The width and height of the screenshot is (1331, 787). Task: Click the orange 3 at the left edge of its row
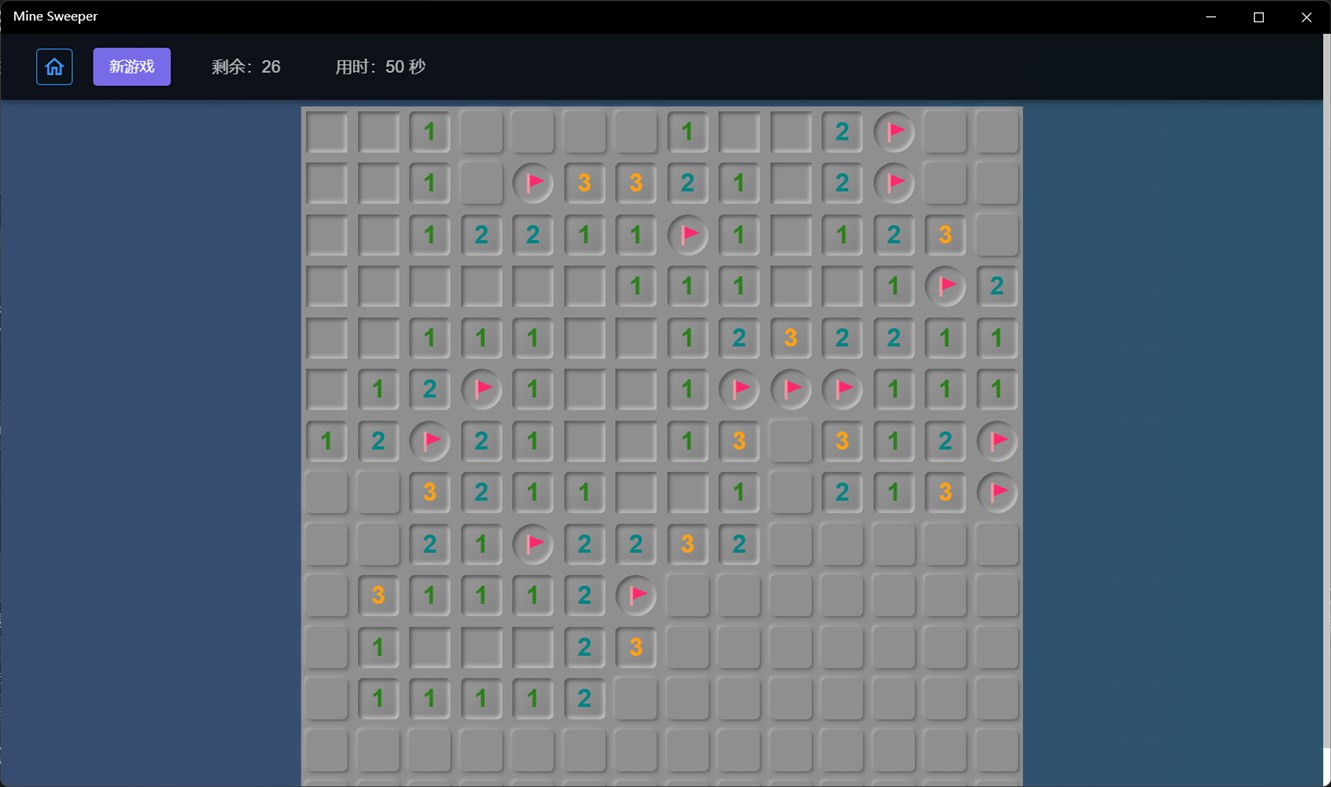click(378, 595)
